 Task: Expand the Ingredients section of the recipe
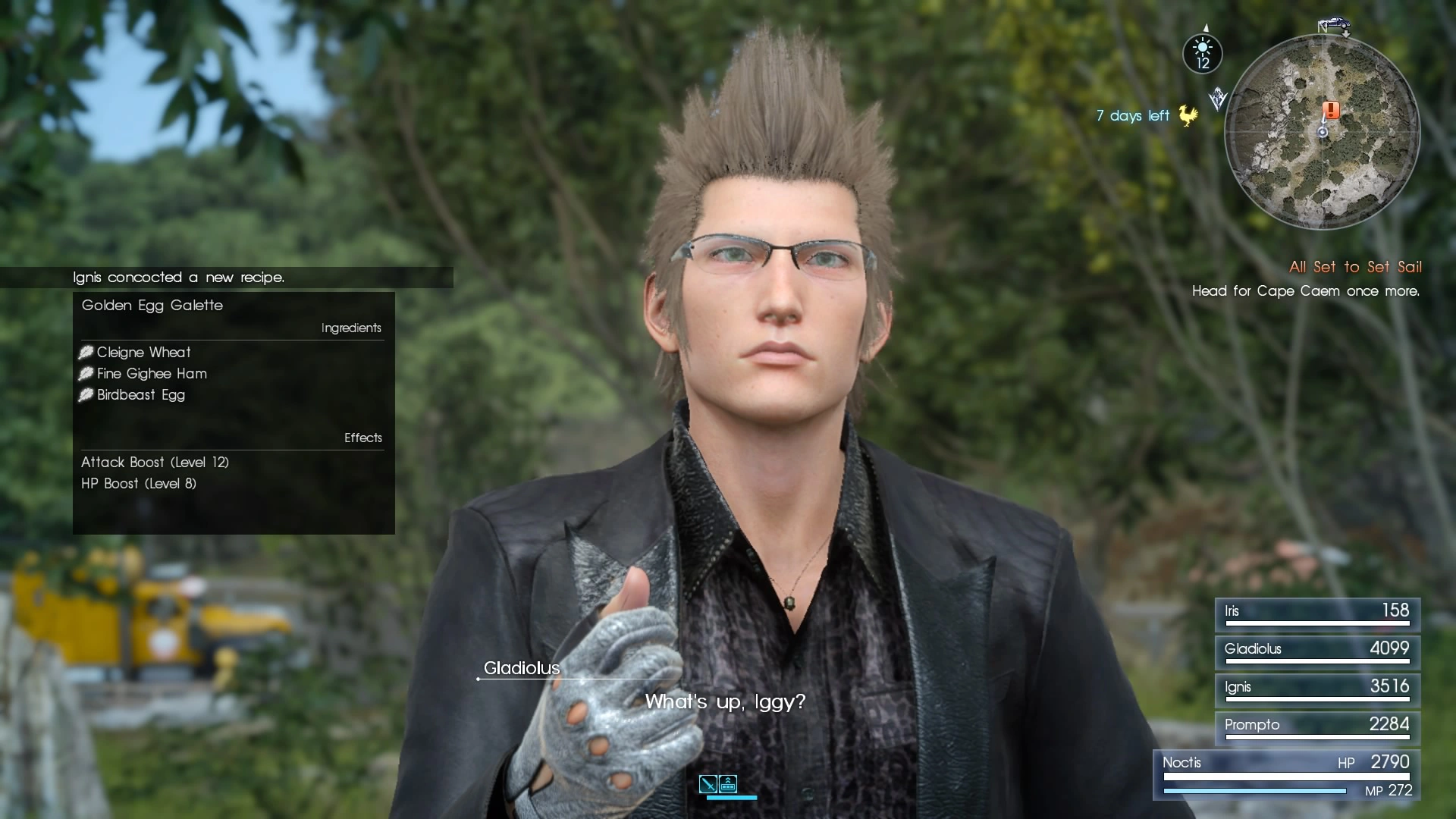pyautogui.click(x=351, y=328)
